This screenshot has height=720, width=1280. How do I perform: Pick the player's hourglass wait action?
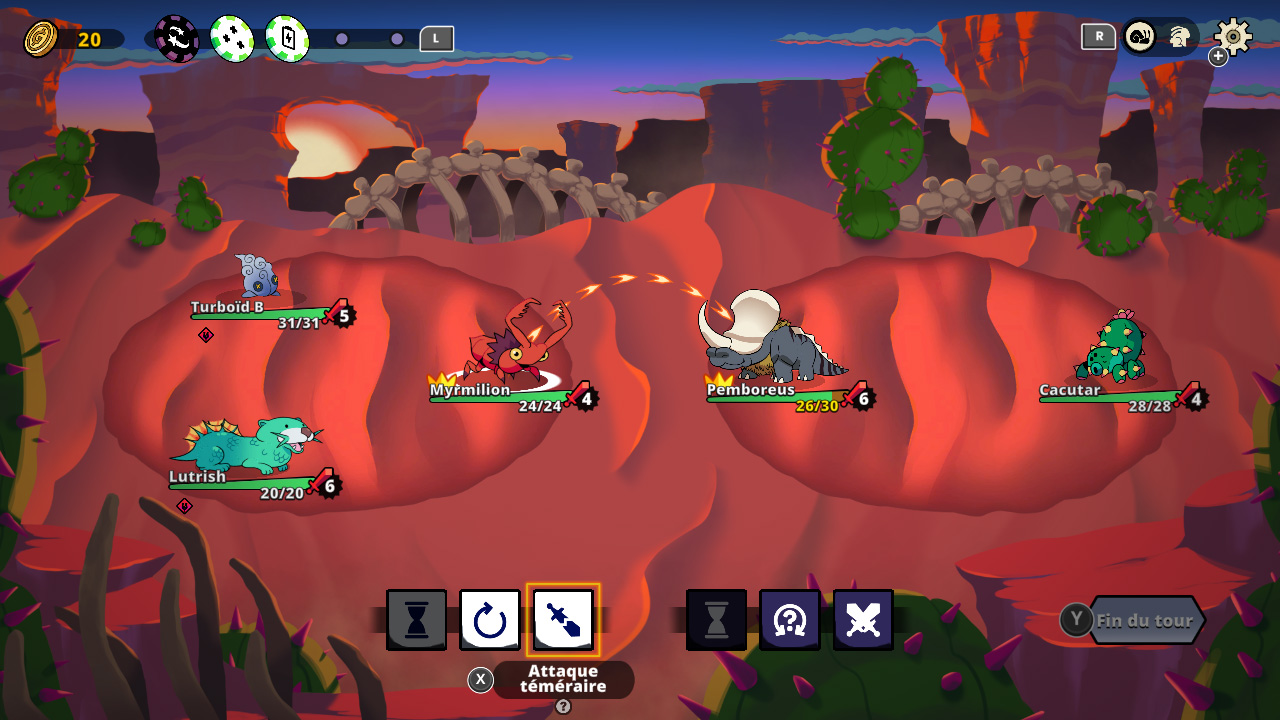[416, 620]
